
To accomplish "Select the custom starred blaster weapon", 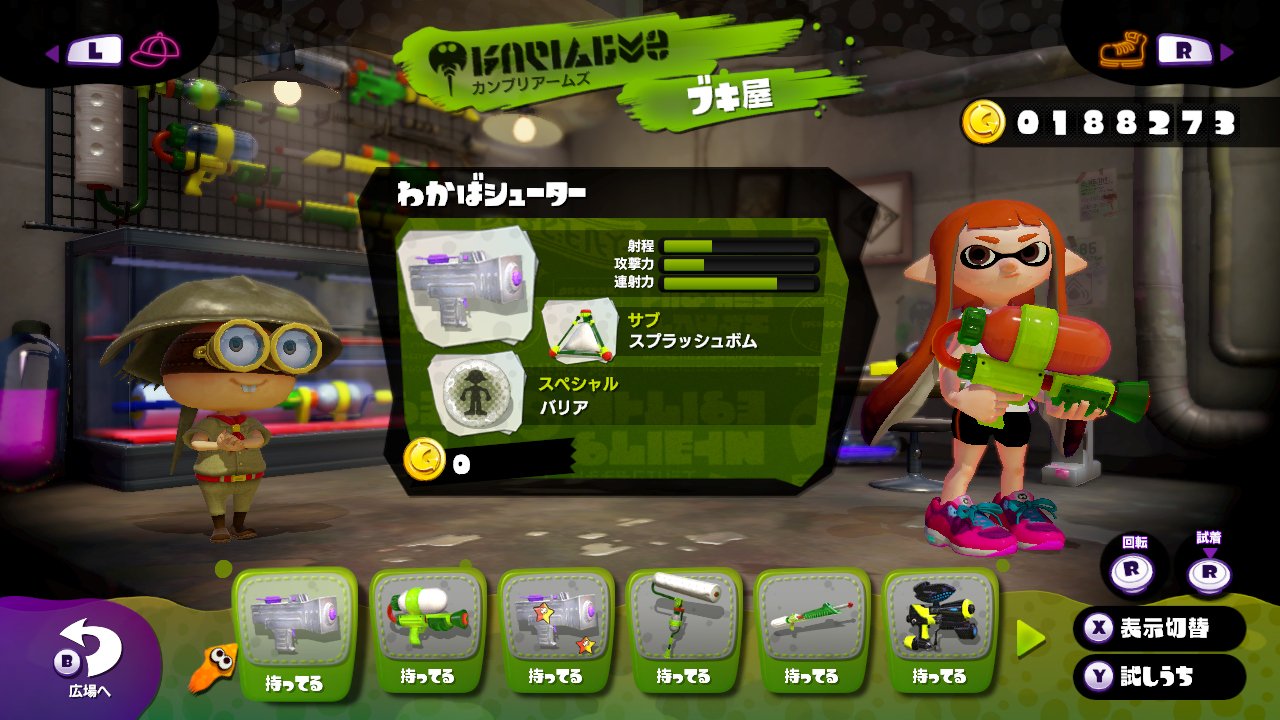I will point(558,615).
